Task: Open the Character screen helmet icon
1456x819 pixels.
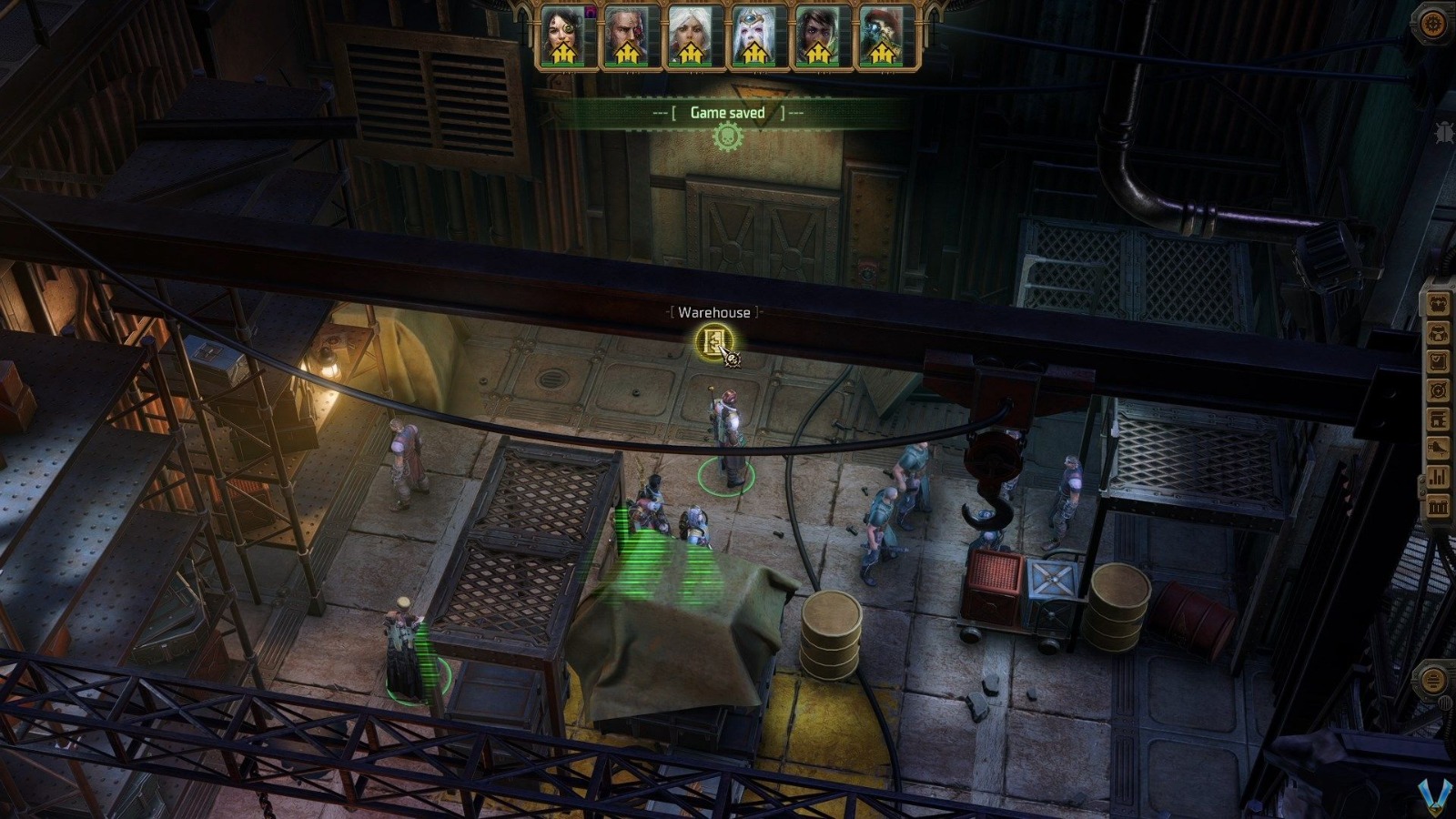Action: click(1438, 332)
